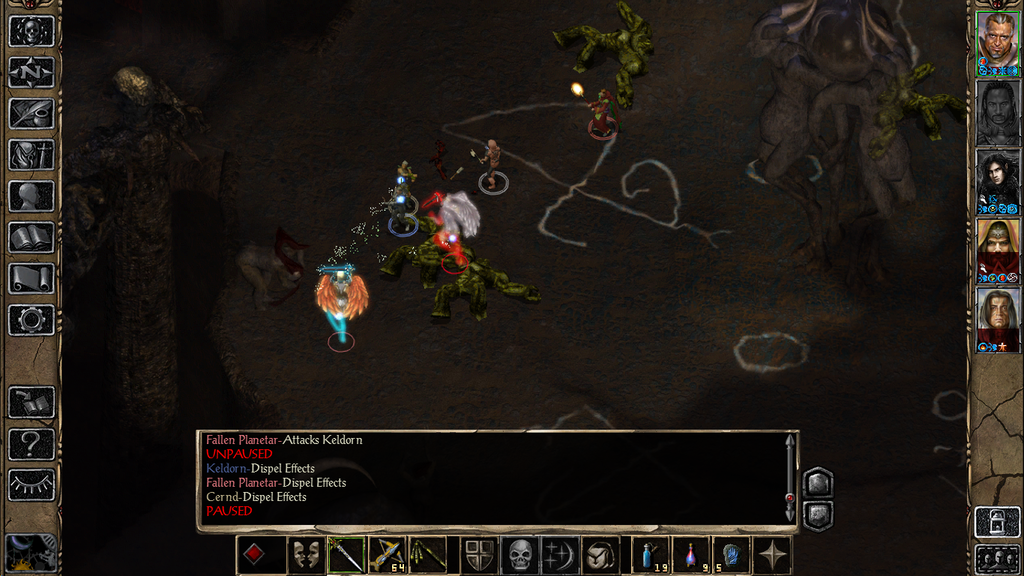Open the mage spellbook button
The image size is (1024, 576).
click(31, 237)
